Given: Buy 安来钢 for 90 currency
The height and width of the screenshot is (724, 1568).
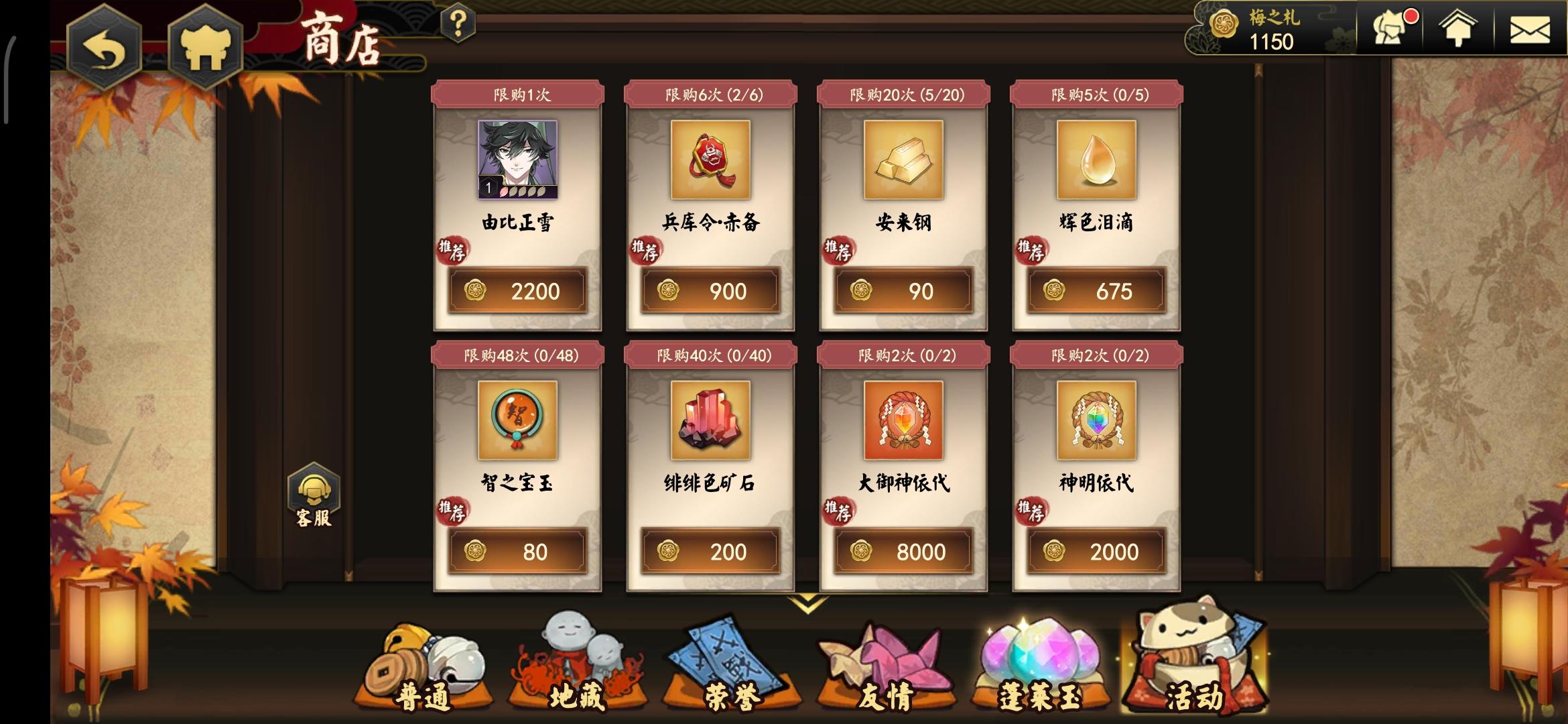Looking at the screenshot, I should (903, 291).
